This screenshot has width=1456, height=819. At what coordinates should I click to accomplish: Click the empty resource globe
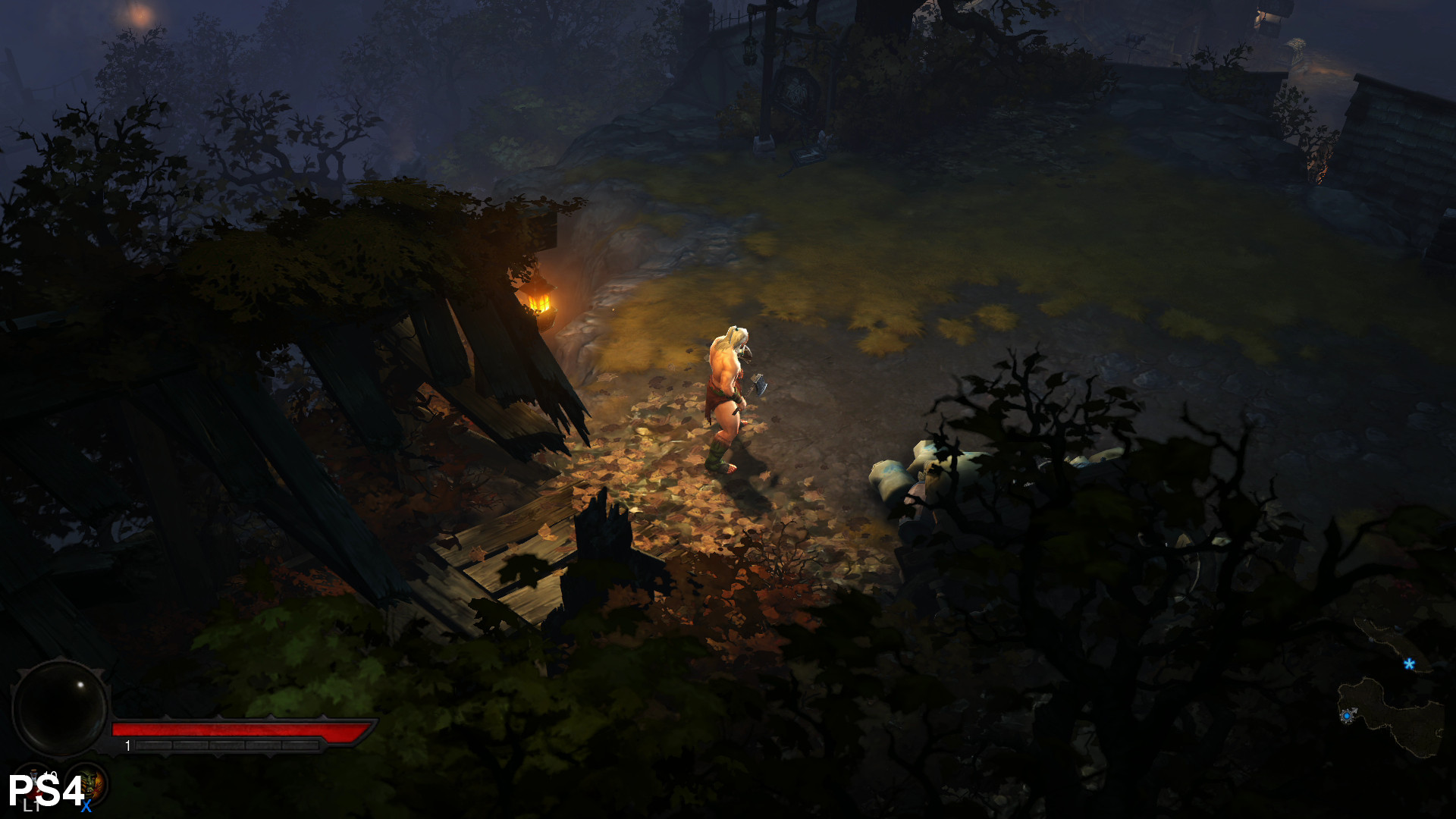point(60,708)
